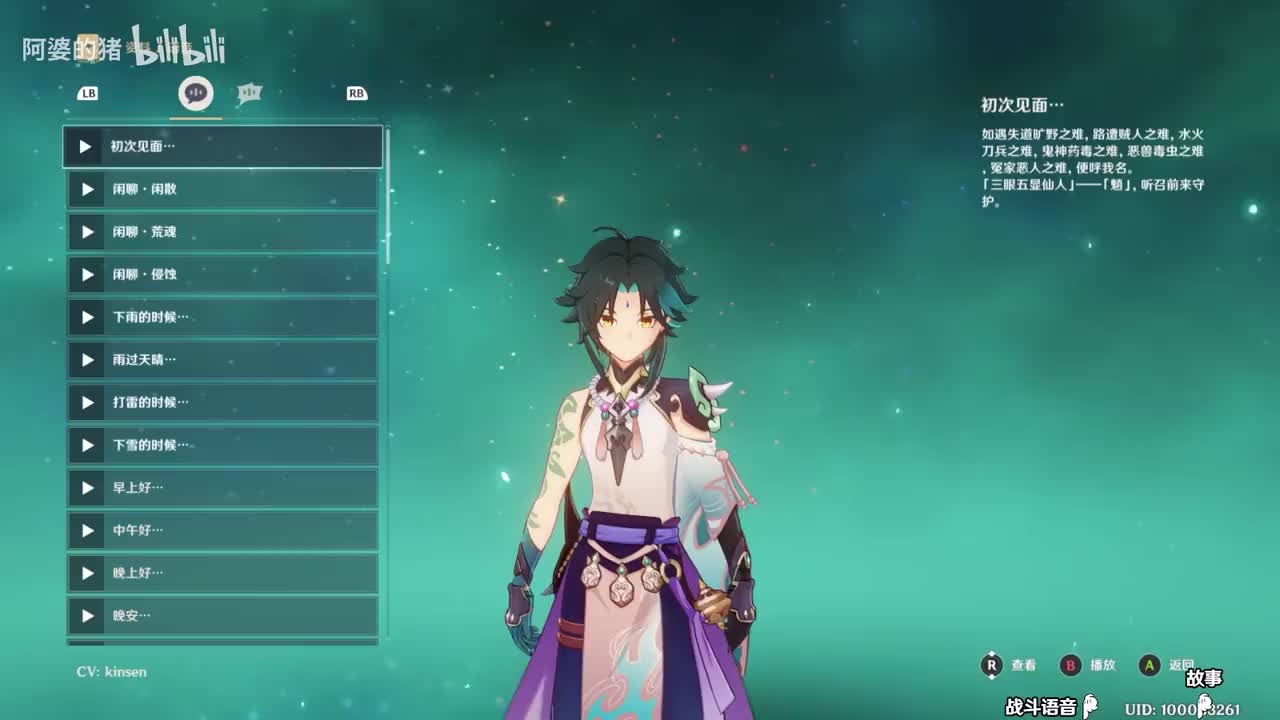Play the 打雷的时候 voice line

pyautogui.click(x=222, y=402)
